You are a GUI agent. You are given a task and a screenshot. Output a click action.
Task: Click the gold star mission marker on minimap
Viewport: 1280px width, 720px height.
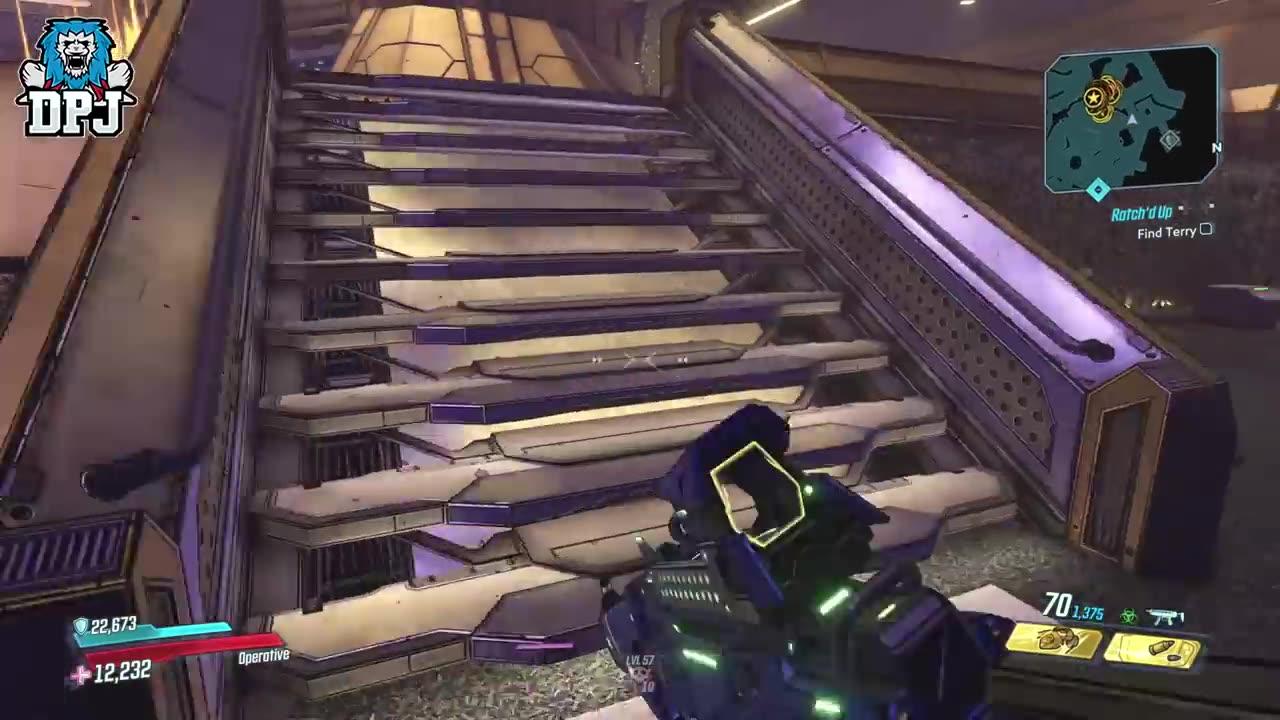pos(1093,97)
